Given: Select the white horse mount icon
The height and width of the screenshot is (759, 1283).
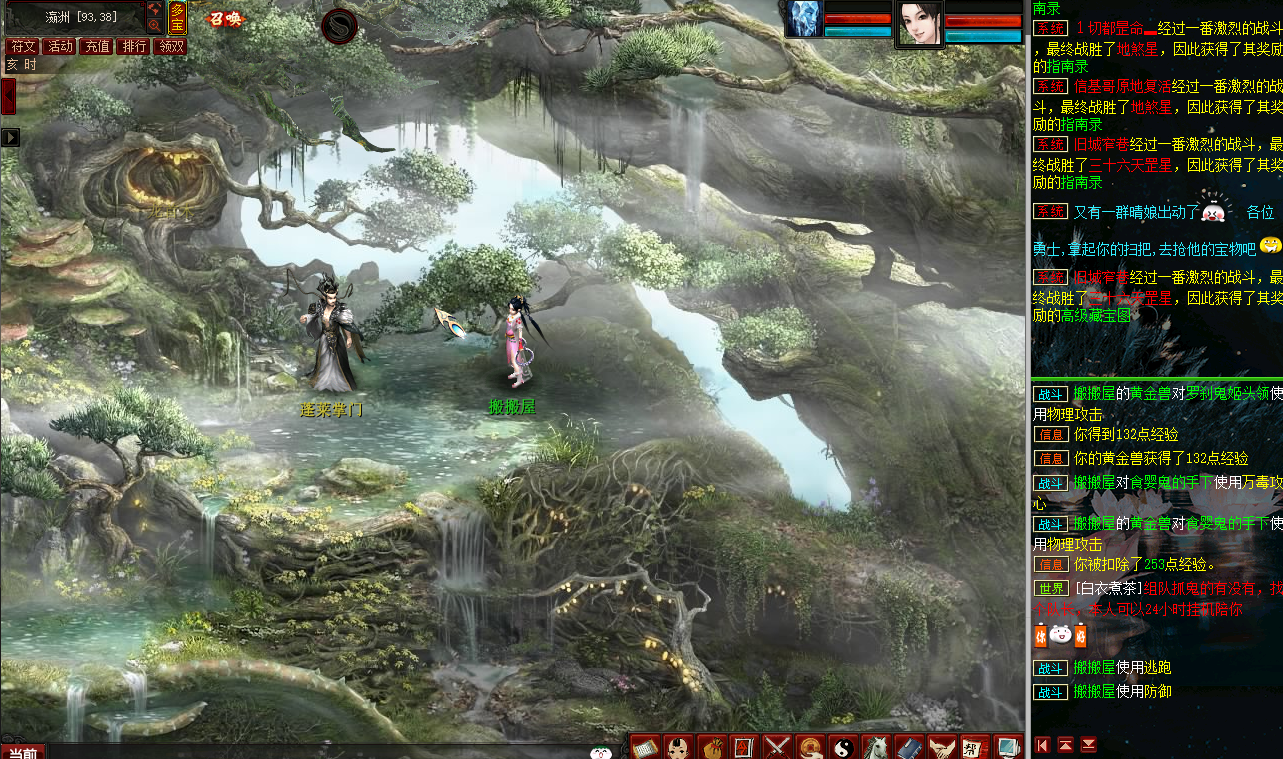Looking at the screenshot, I should tap(876, 746).
